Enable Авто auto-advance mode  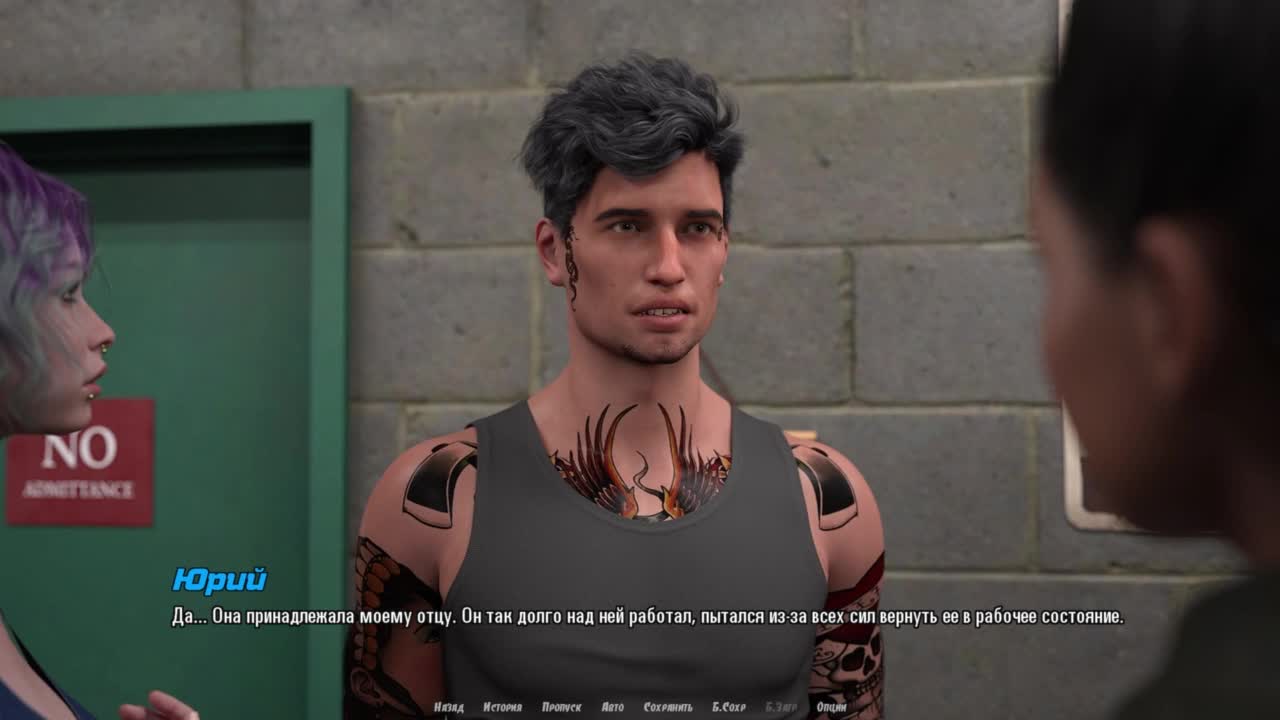pos(613,707)
